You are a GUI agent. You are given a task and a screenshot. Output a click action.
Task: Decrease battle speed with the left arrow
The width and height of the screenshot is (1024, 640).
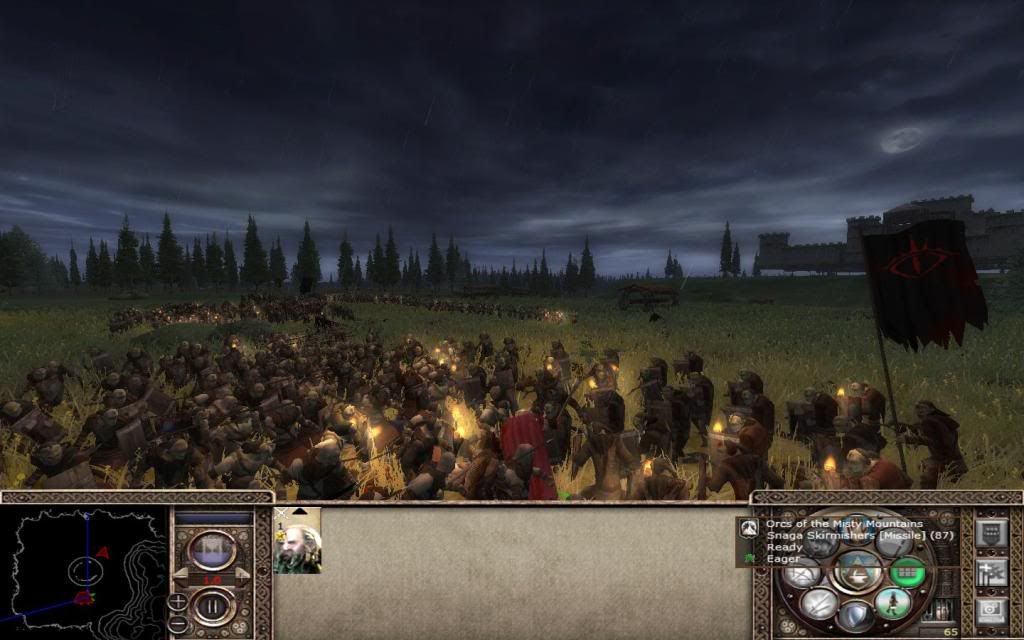182,576
